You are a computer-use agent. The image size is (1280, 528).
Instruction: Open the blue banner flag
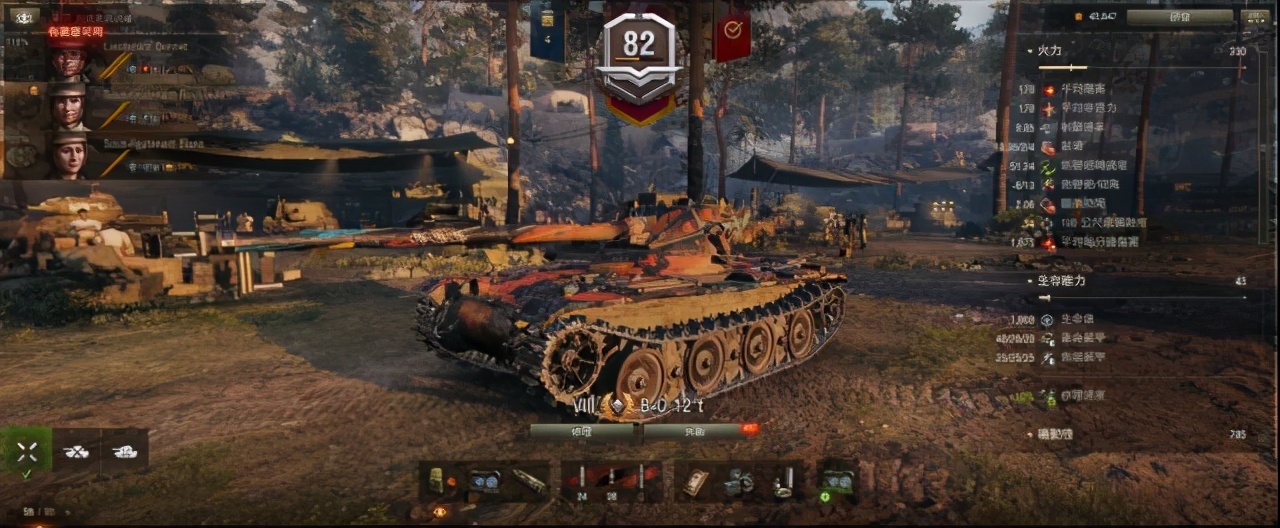(x=548, y=32)
